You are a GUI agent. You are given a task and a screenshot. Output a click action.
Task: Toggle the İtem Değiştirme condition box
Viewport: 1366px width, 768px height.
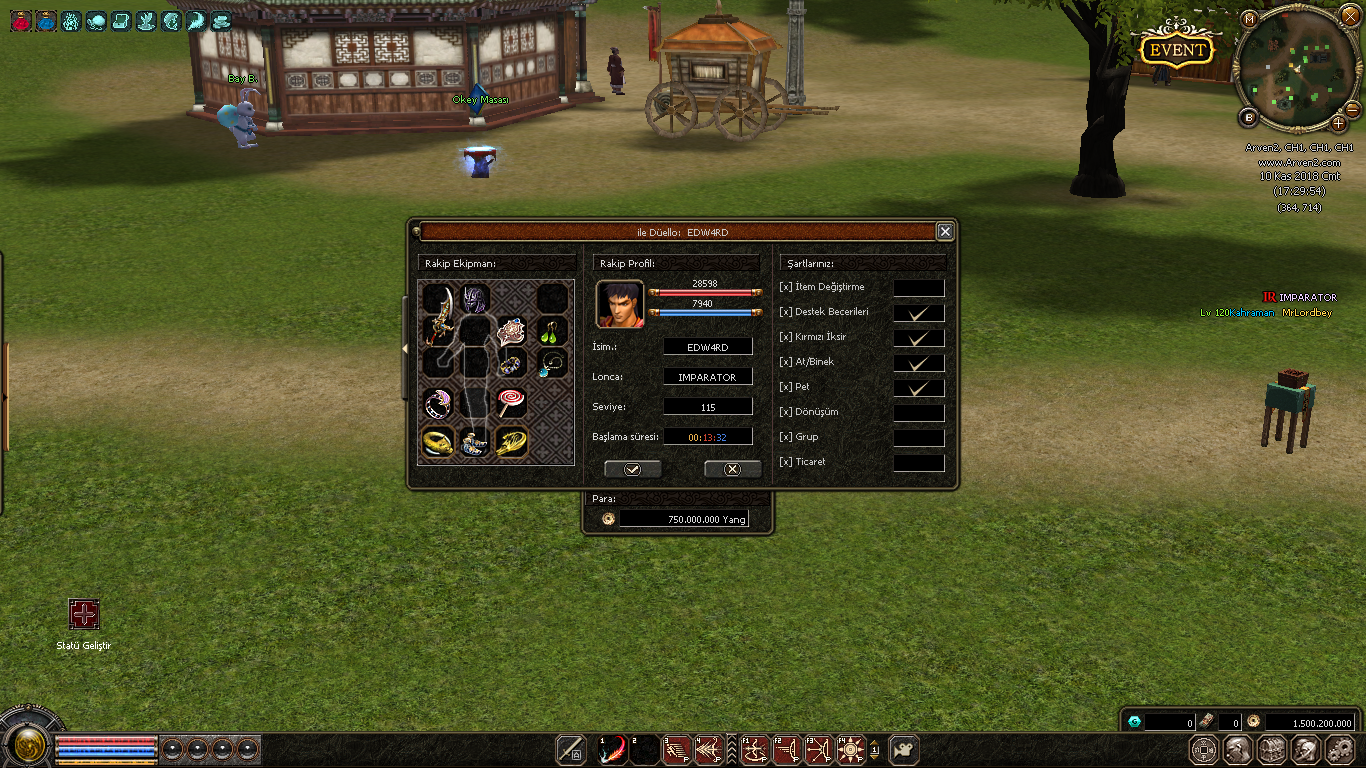[x=918, y=288]
